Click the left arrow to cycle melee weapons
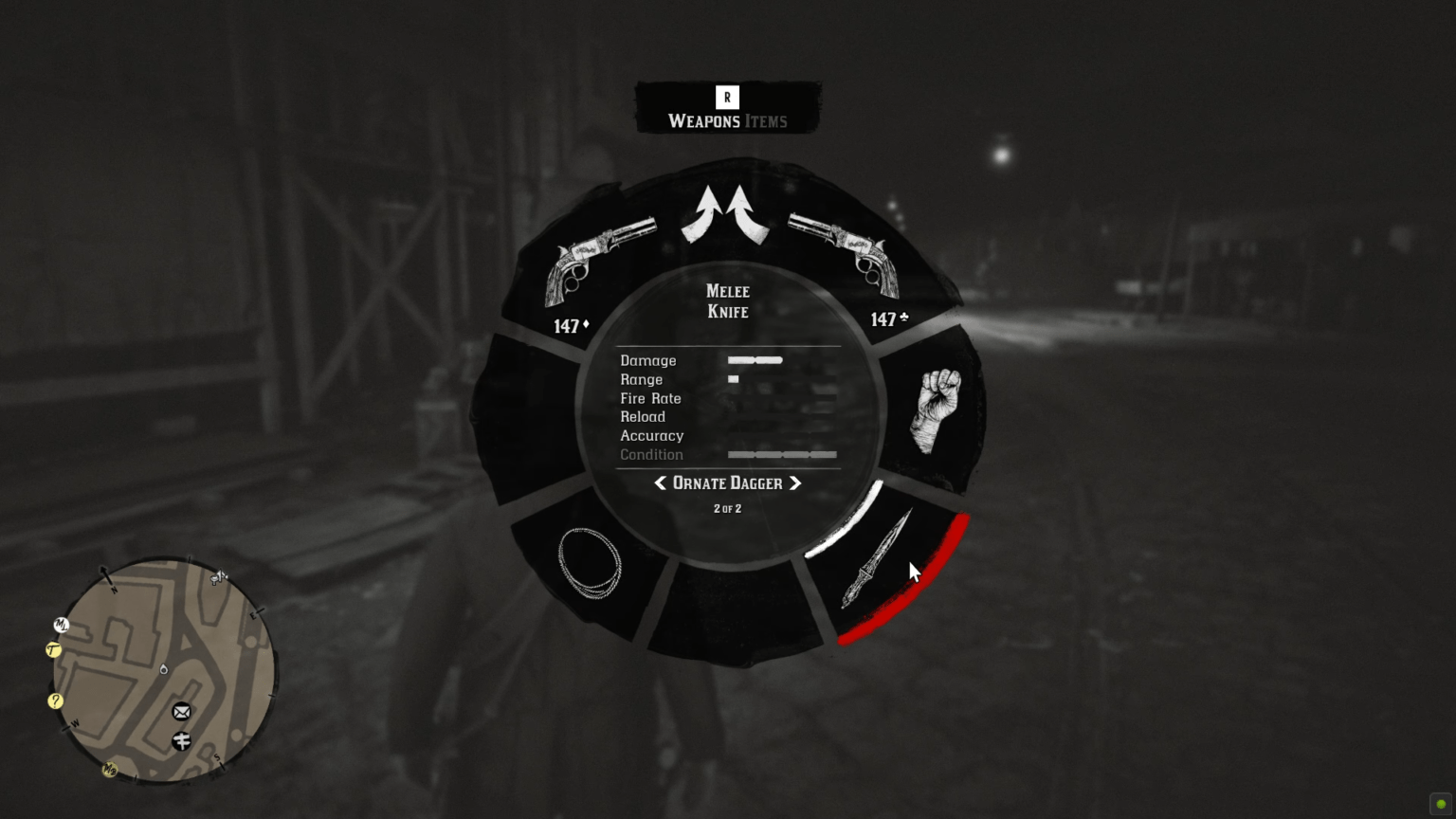Screen dimensions: 1456x819 point(661,483)
